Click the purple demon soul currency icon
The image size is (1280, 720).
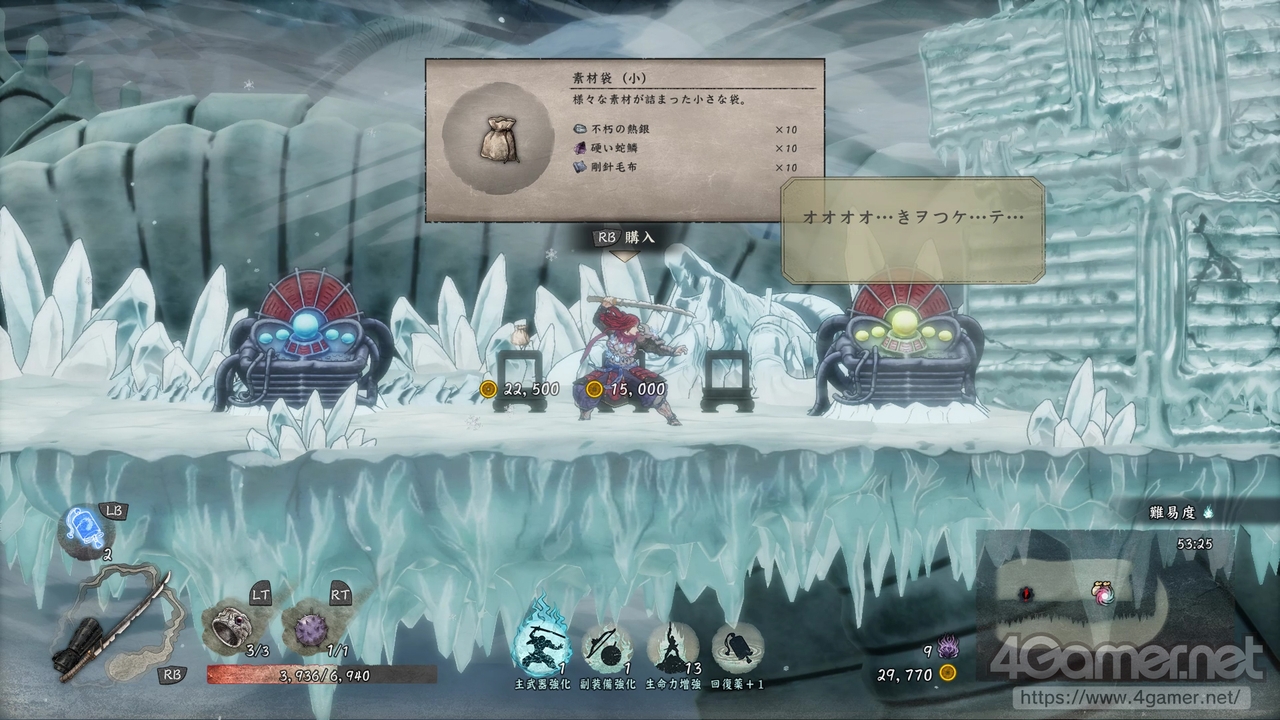[x=946, y=647]
